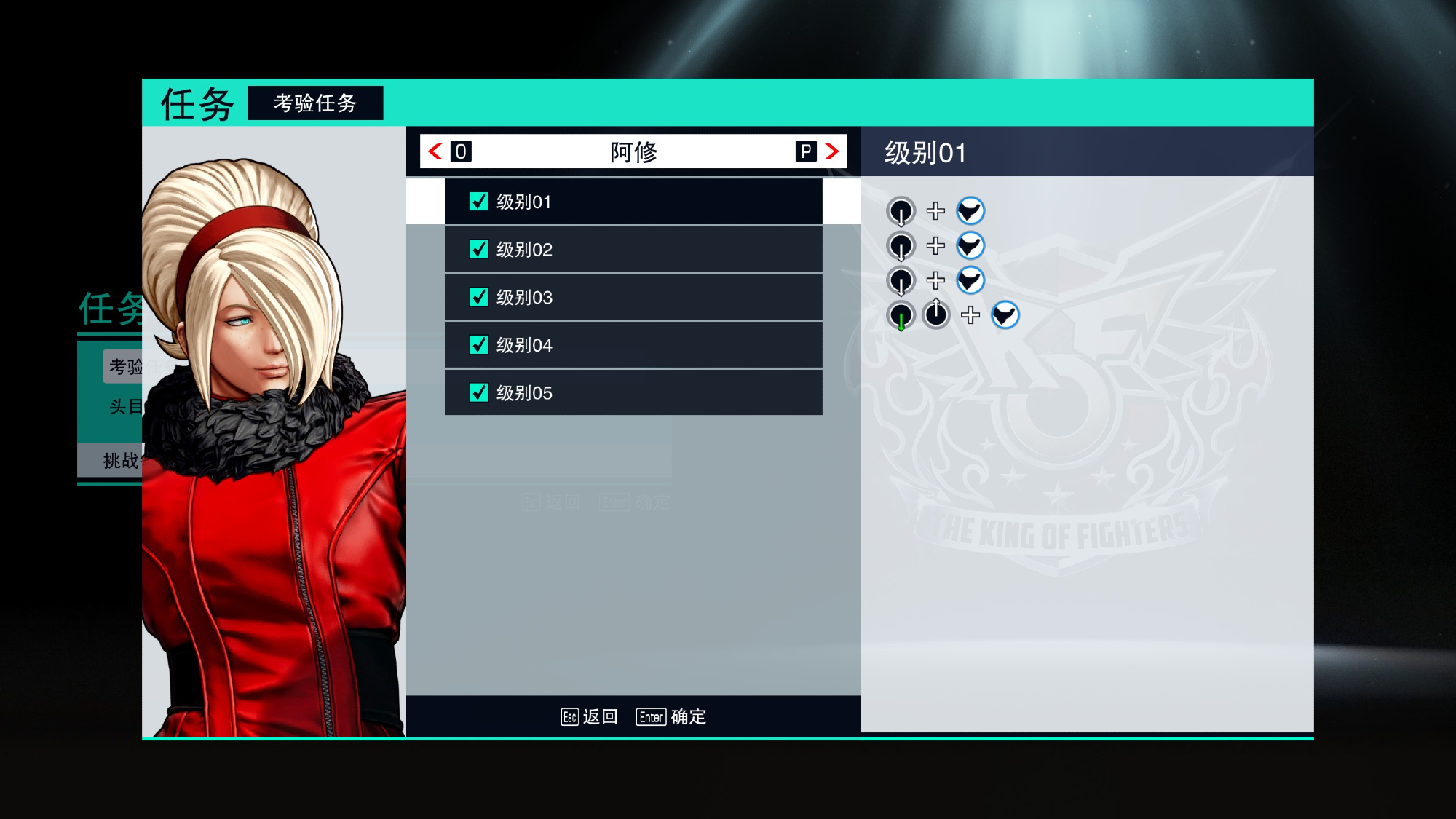This screenshot has width=1456, height=819.
Task: Select the 级别01 mission row
Action: [x=633, y=202]
